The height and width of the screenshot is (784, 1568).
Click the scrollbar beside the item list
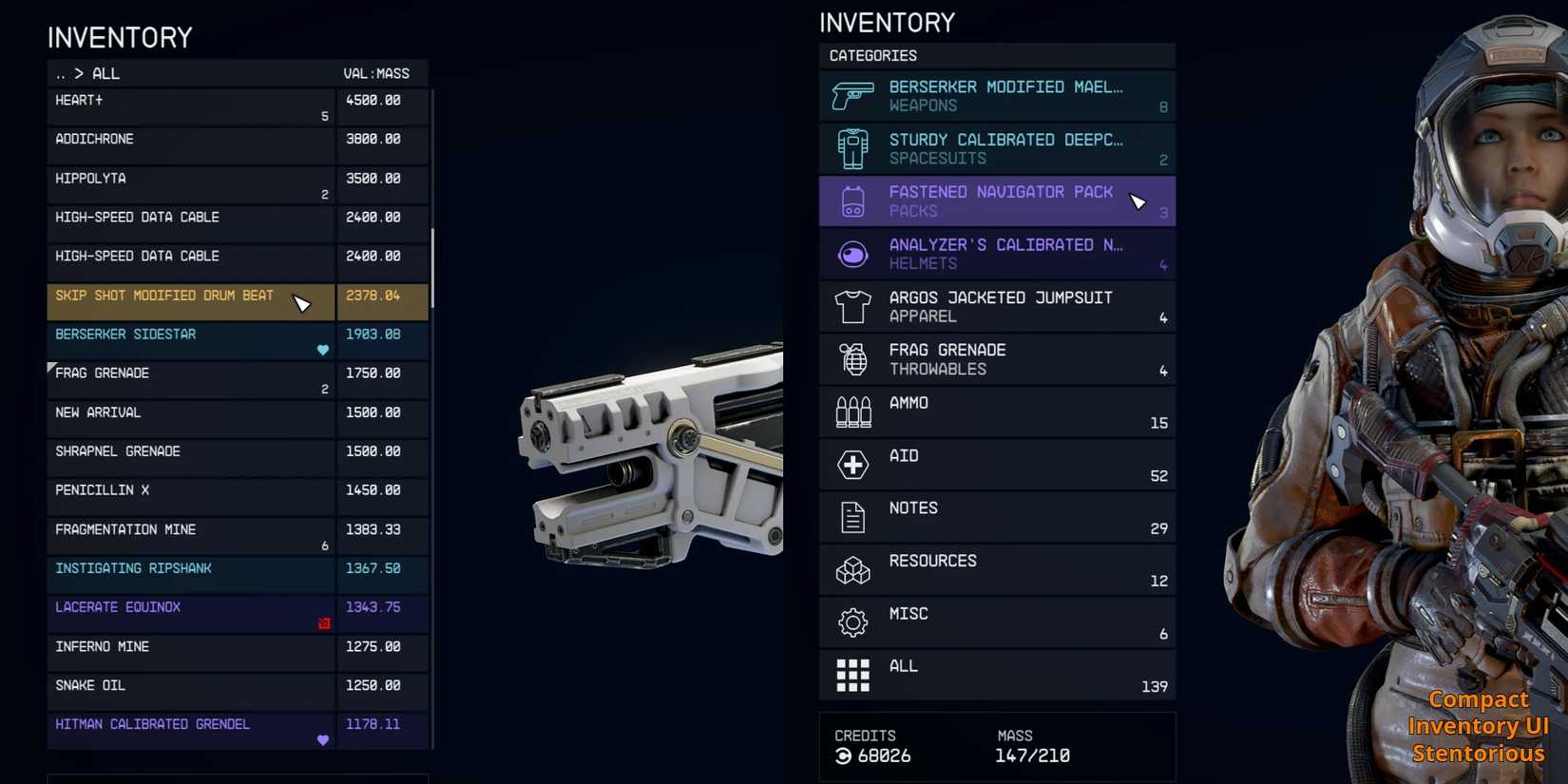tap(432, 257)
